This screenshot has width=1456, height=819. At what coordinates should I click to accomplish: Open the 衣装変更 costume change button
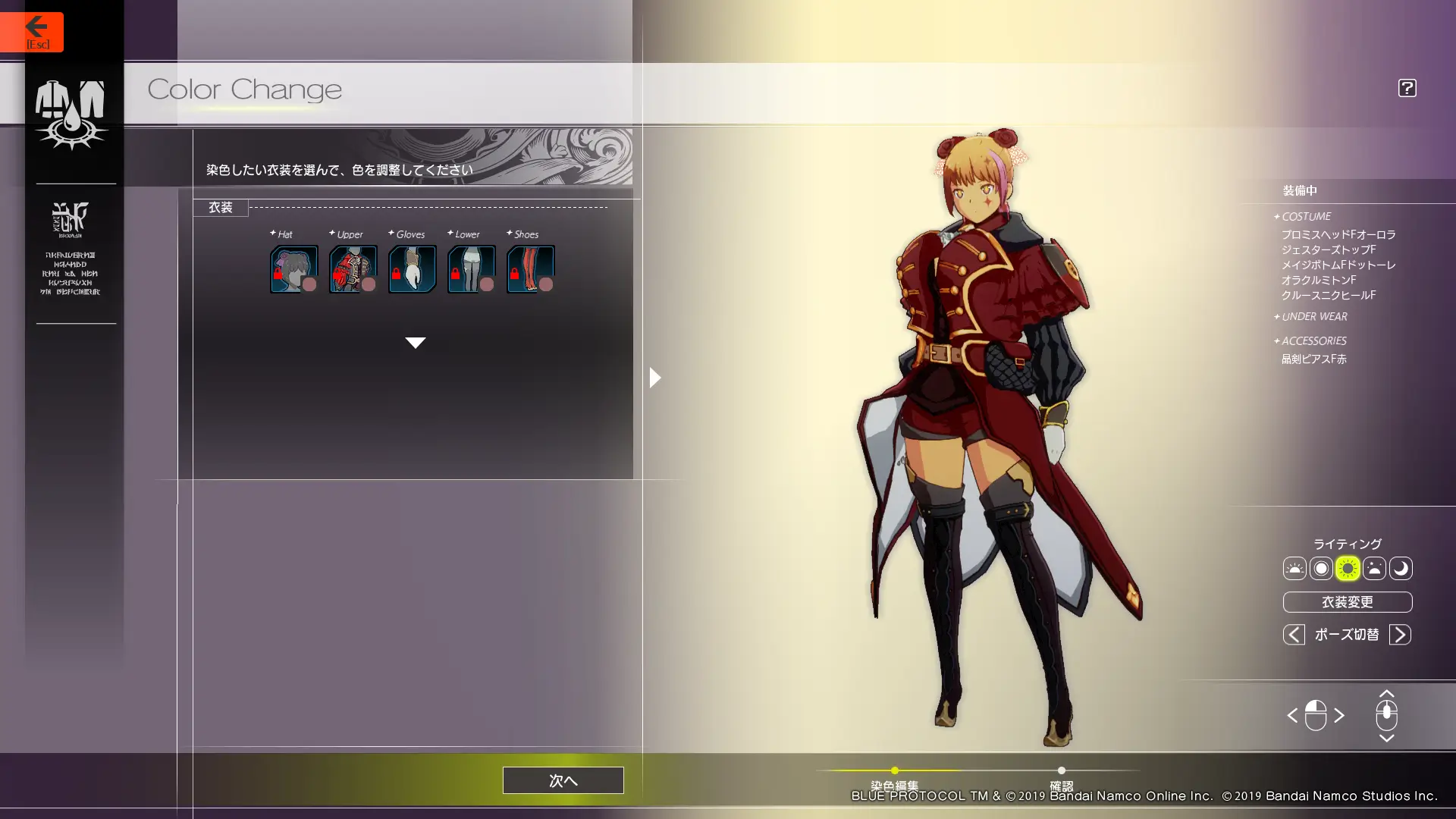(1347, 602)
